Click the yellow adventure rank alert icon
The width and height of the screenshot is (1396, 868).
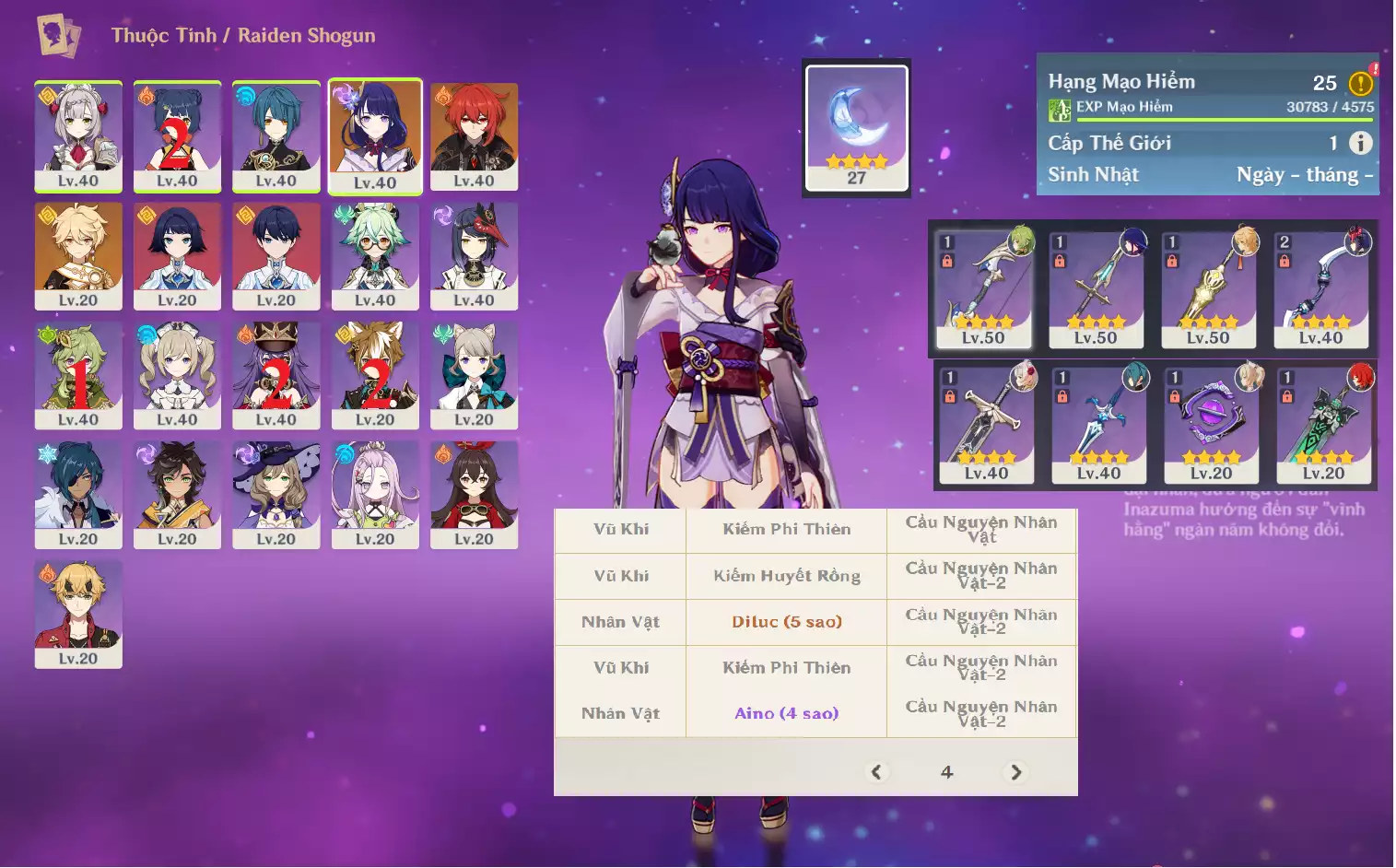click(1360, 84)
